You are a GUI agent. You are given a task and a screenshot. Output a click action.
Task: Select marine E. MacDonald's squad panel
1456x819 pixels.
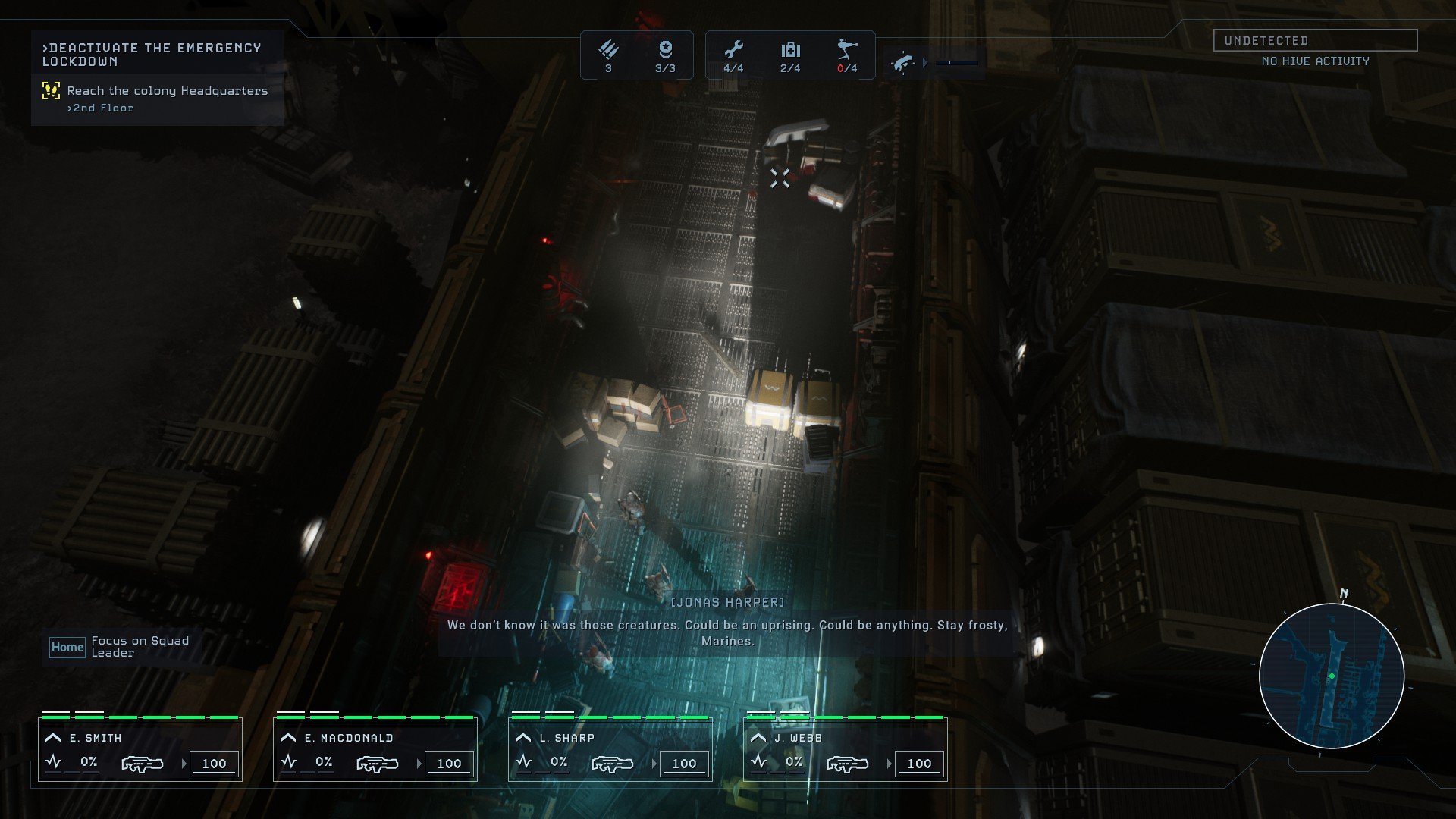pyautogui.click(x=375, y=749)
